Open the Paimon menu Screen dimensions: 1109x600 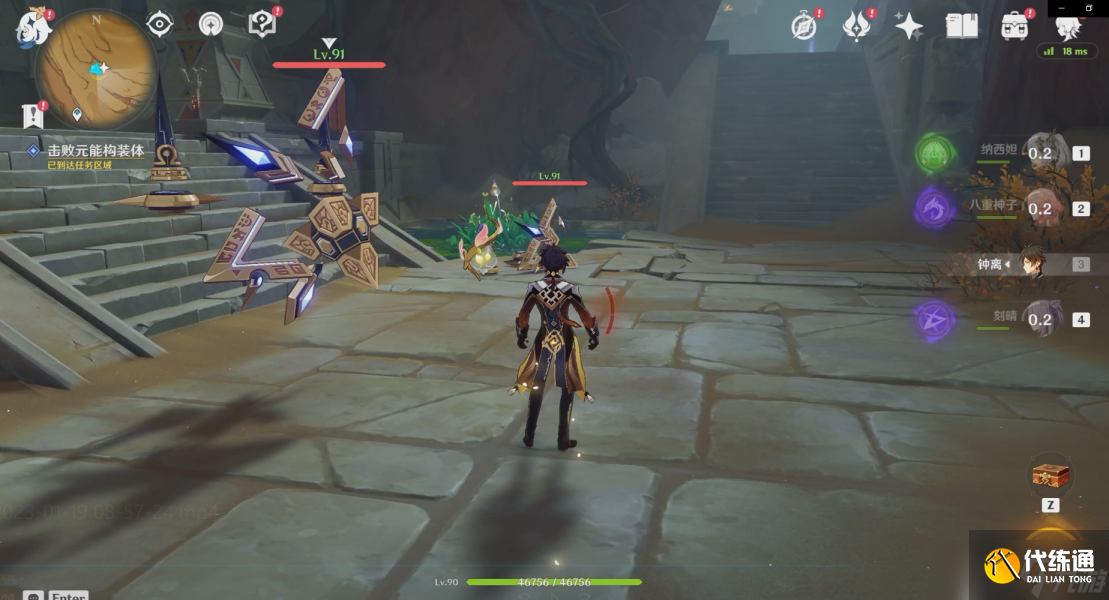pyautogui.click(x=33, y=28)
